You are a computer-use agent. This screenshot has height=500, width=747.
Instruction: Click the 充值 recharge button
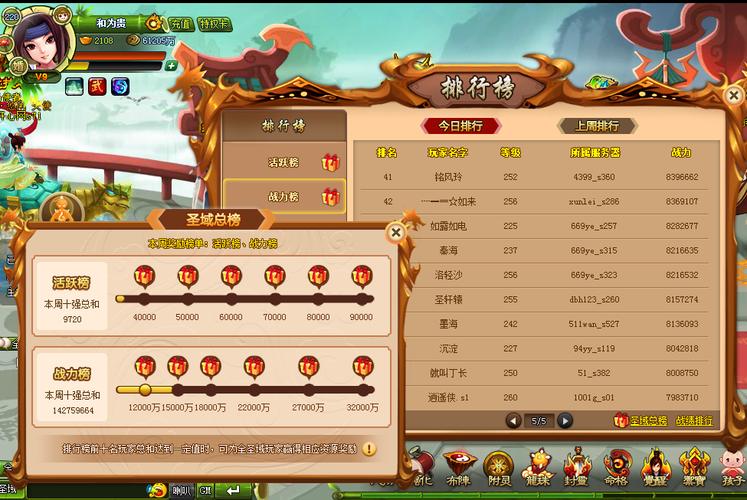(x=179, y=23)
